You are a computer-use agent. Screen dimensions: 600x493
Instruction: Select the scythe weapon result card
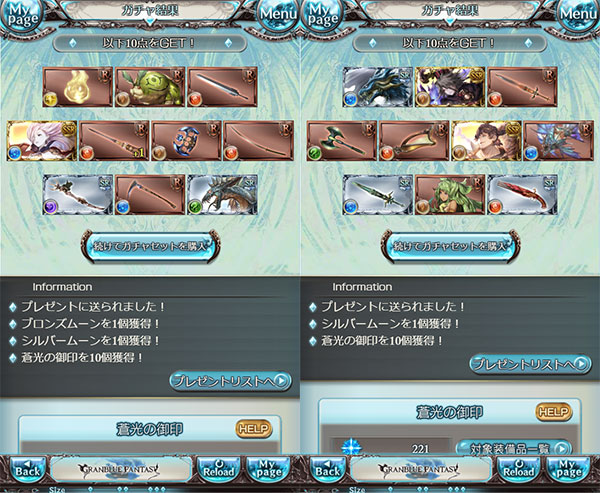[150, 195]
